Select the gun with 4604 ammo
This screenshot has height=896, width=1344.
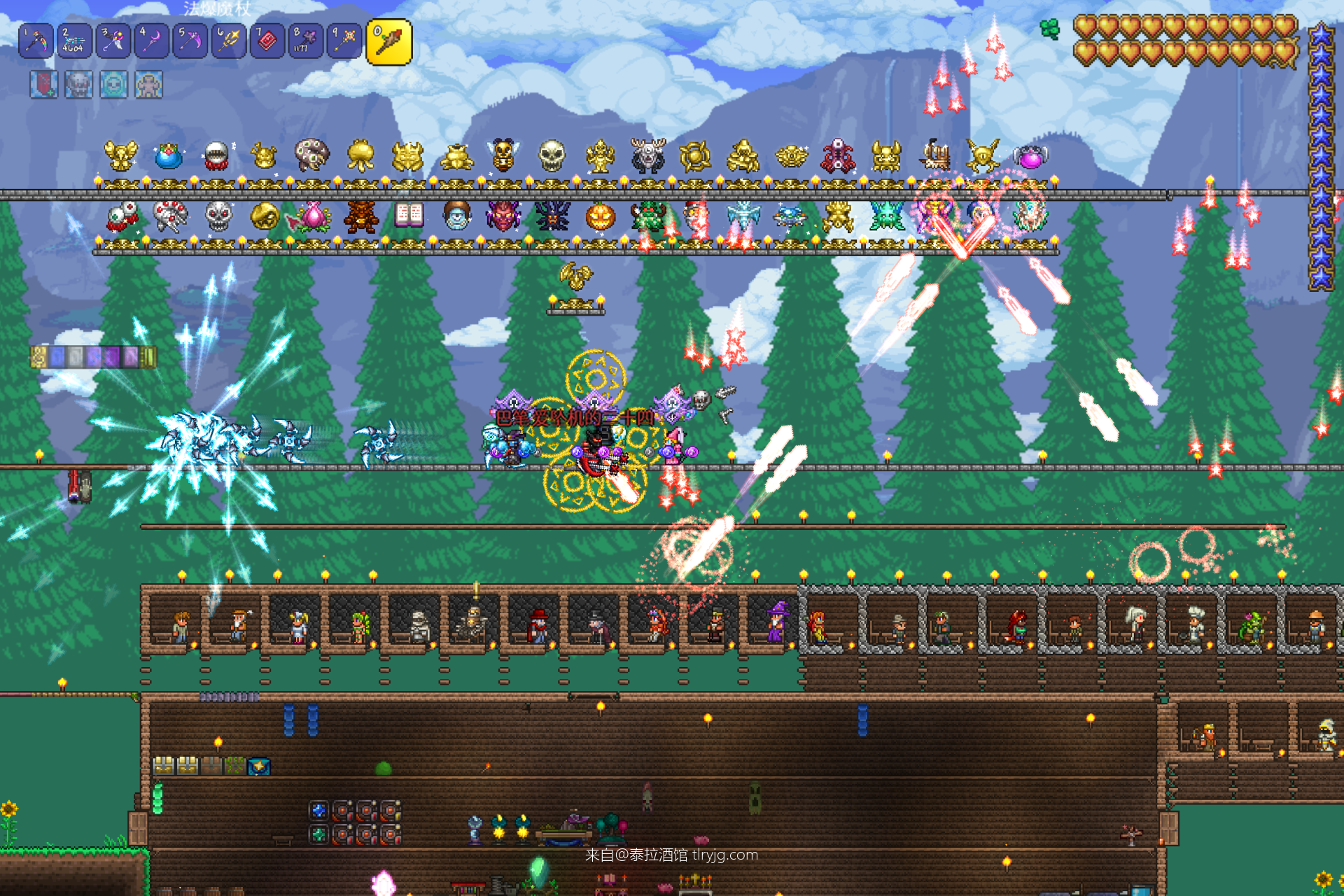click(x=74, y=41)
